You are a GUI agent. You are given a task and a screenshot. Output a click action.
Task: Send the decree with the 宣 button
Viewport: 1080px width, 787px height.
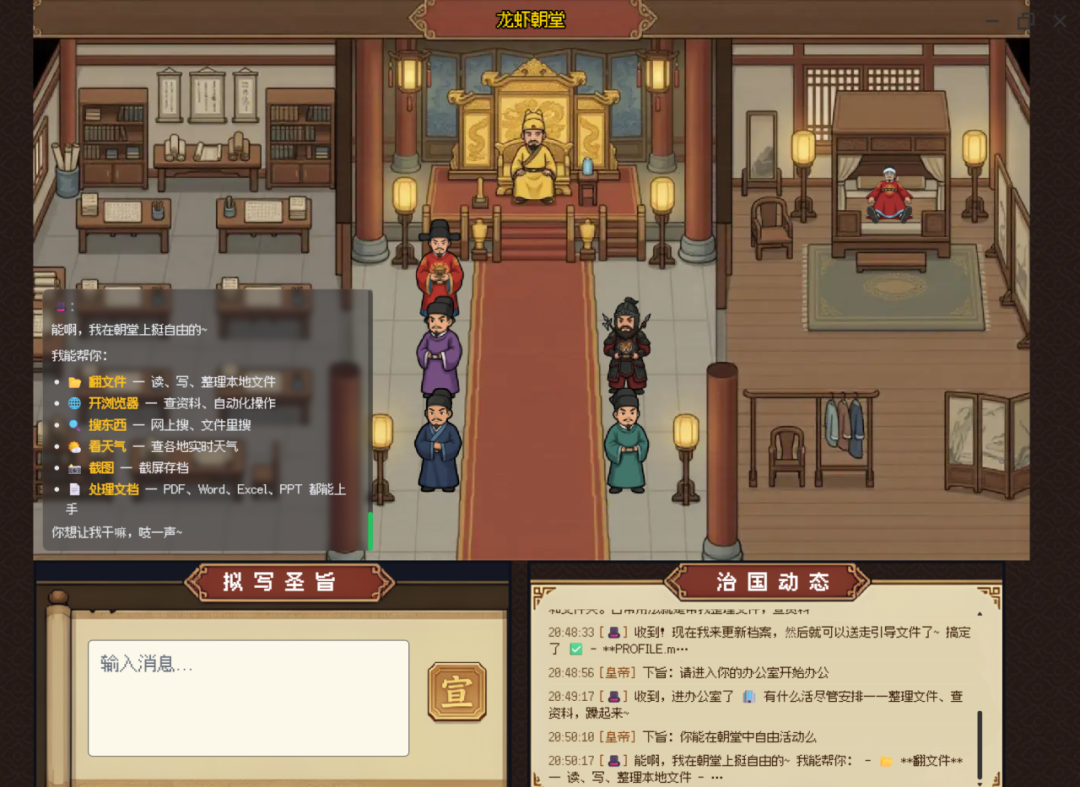click(x=457, y=691)
